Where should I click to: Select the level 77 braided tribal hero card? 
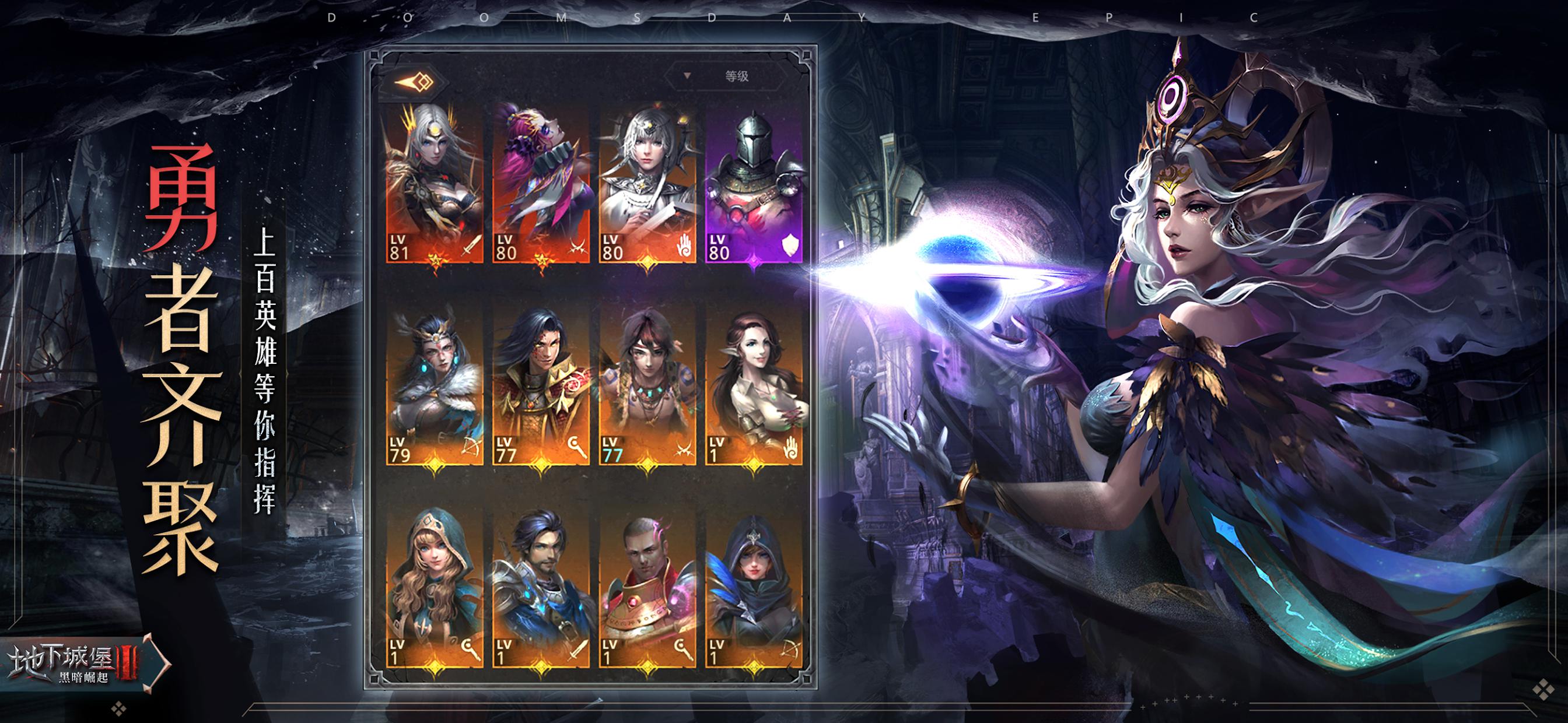(647, 387)
